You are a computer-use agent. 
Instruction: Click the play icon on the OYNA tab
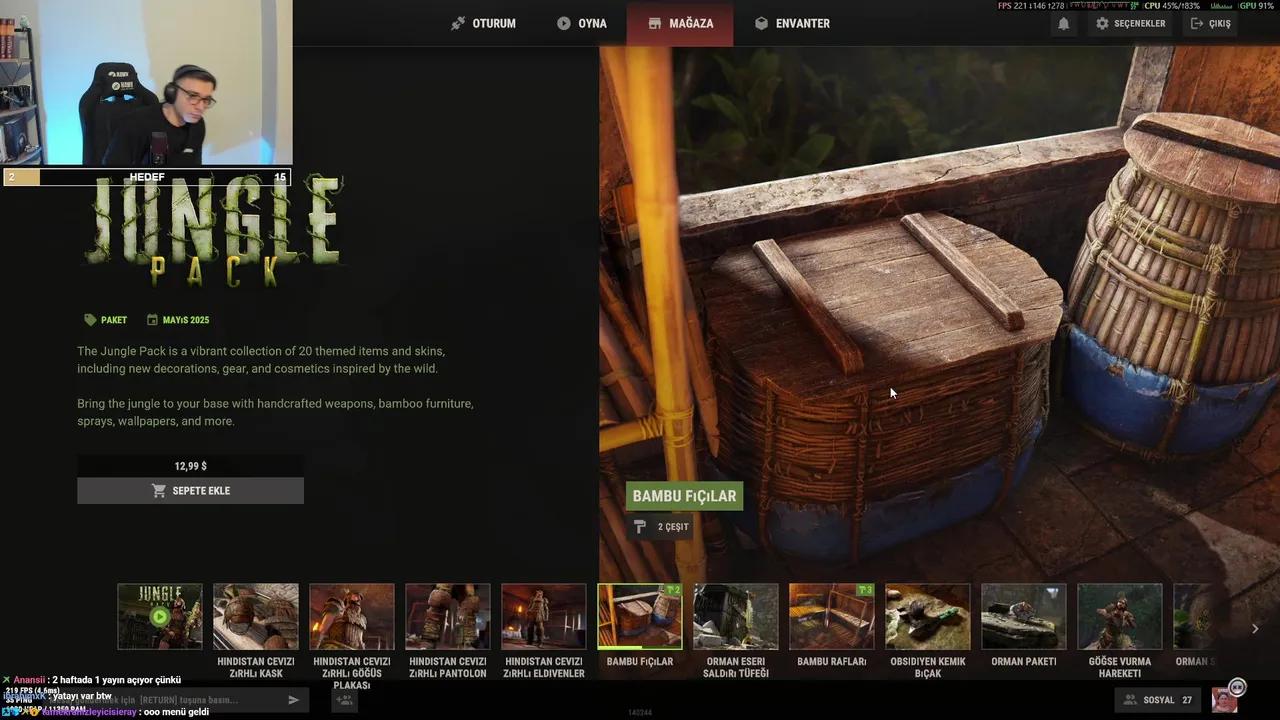pyautogui.click(x=563, y=23)
